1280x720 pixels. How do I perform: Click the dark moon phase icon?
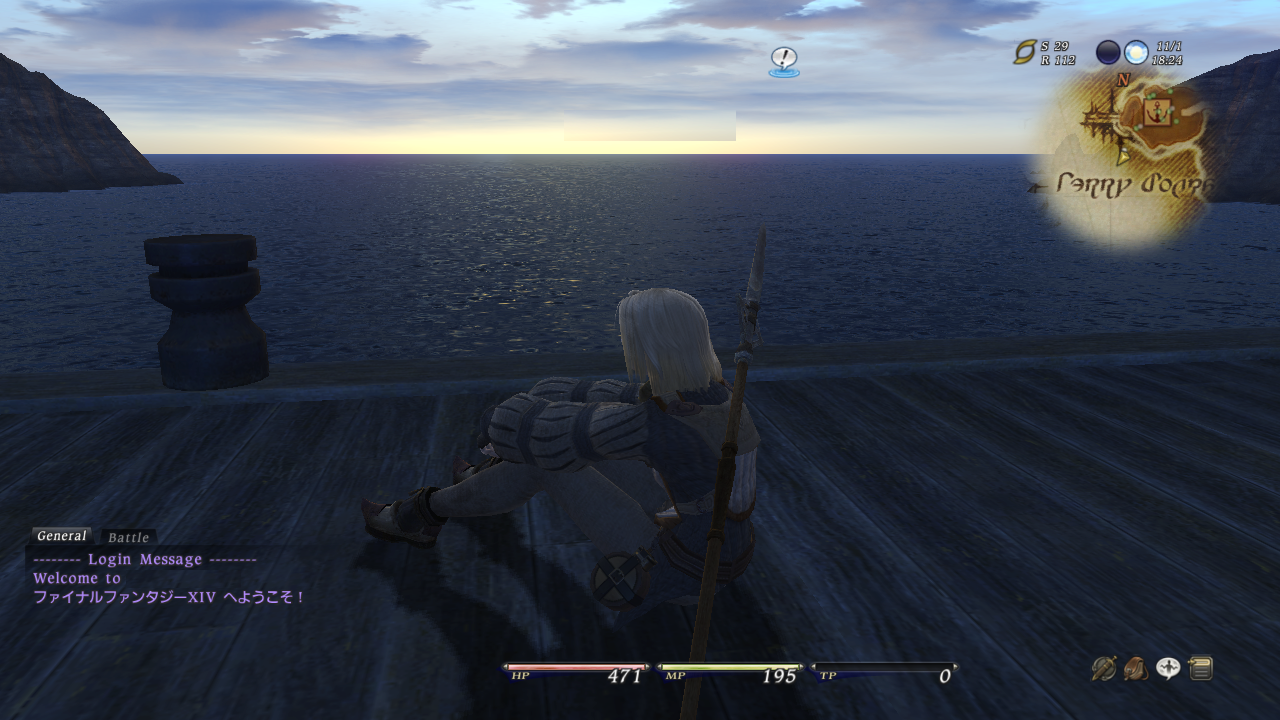[1108, 52]
